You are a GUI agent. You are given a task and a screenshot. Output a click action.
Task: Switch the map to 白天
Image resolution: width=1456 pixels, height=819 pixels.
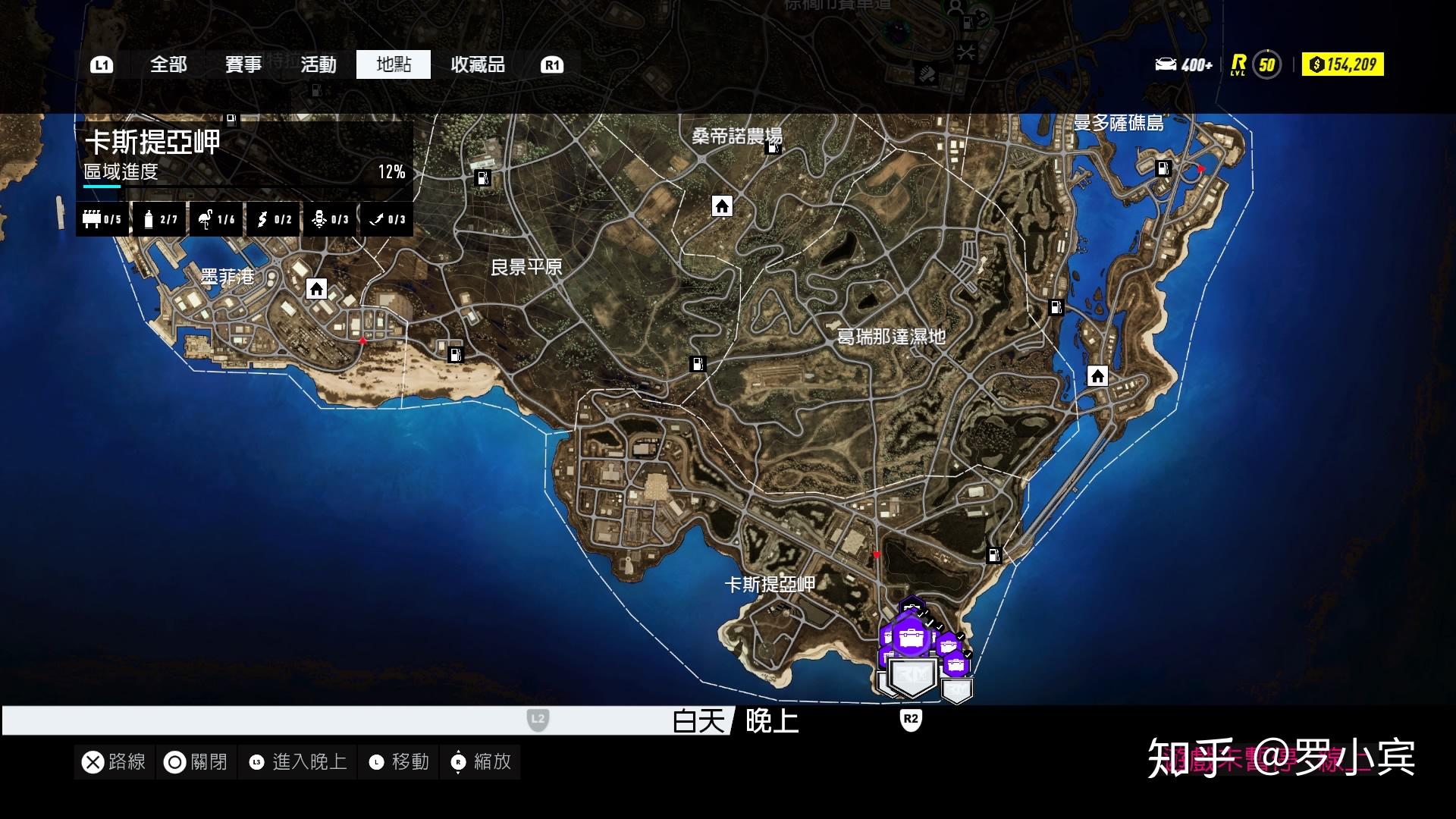[x=698, y=720]
